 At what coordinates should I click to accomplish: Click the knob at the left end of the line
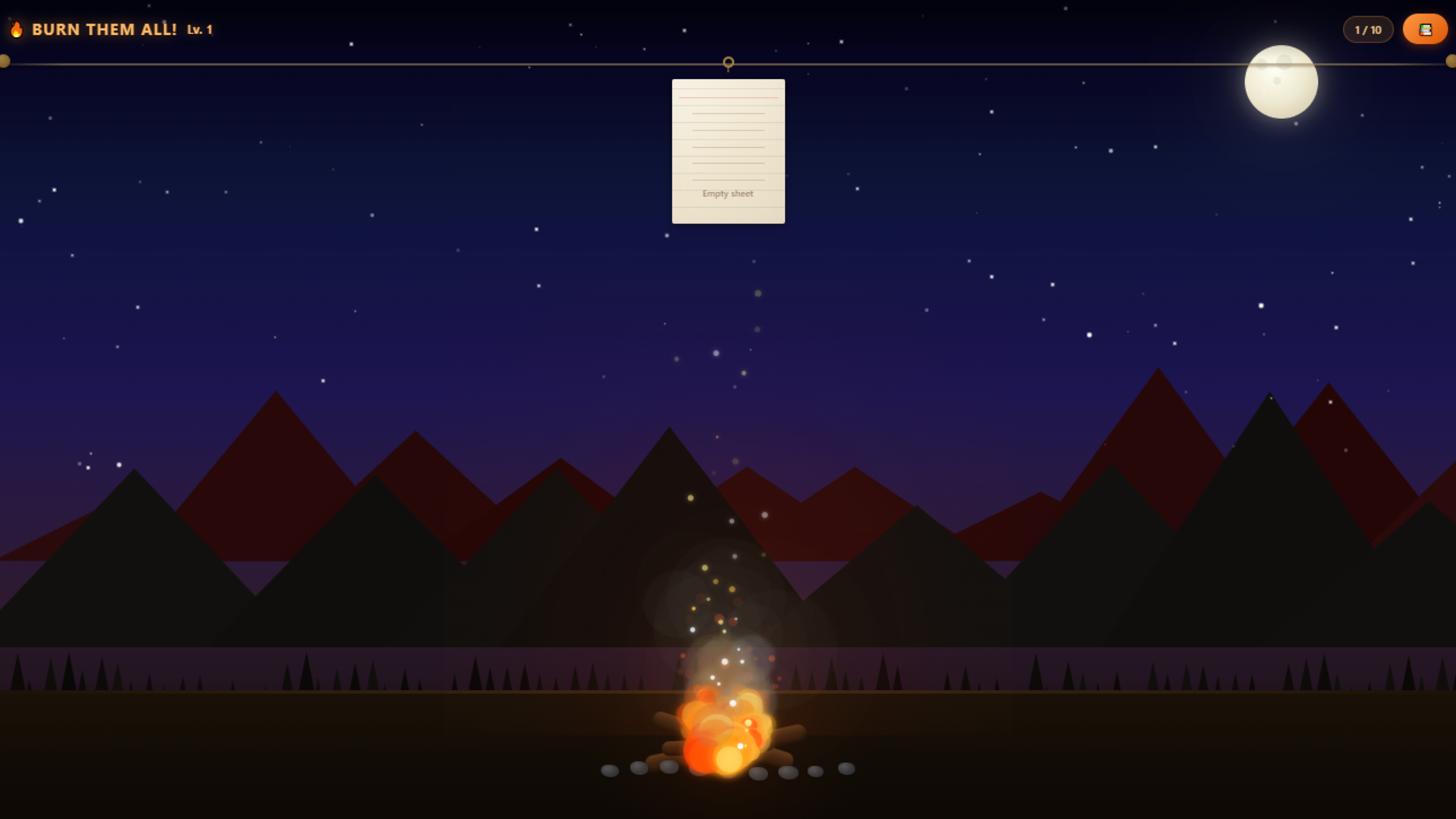point(6,61)
